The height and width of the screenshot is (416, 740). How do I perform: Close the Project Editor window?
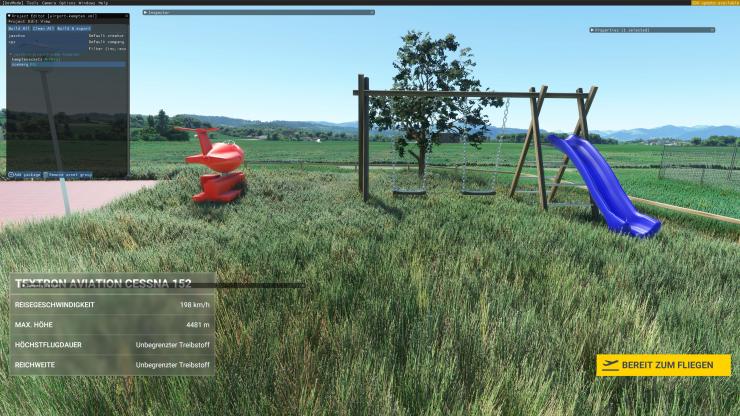[x=125, y=16]
